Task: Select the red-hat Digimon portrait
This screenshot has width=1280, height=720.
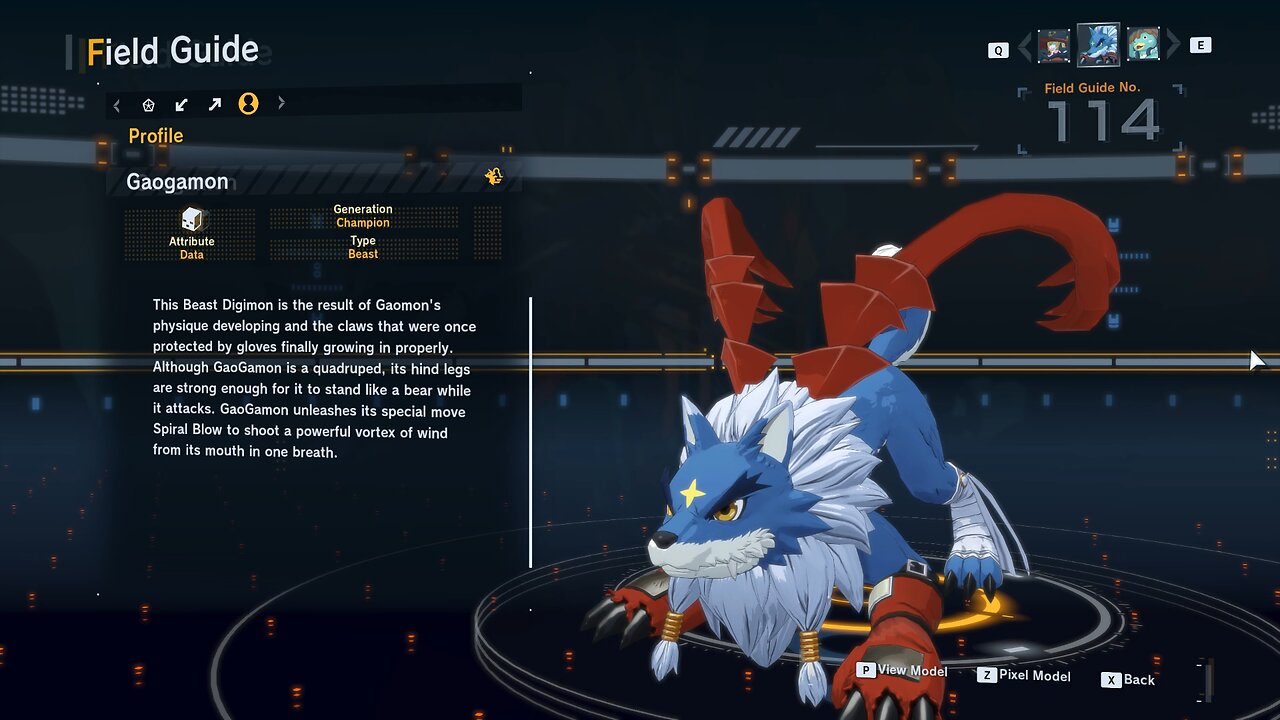Action: pyautogui.click(x=1054, y=45)
